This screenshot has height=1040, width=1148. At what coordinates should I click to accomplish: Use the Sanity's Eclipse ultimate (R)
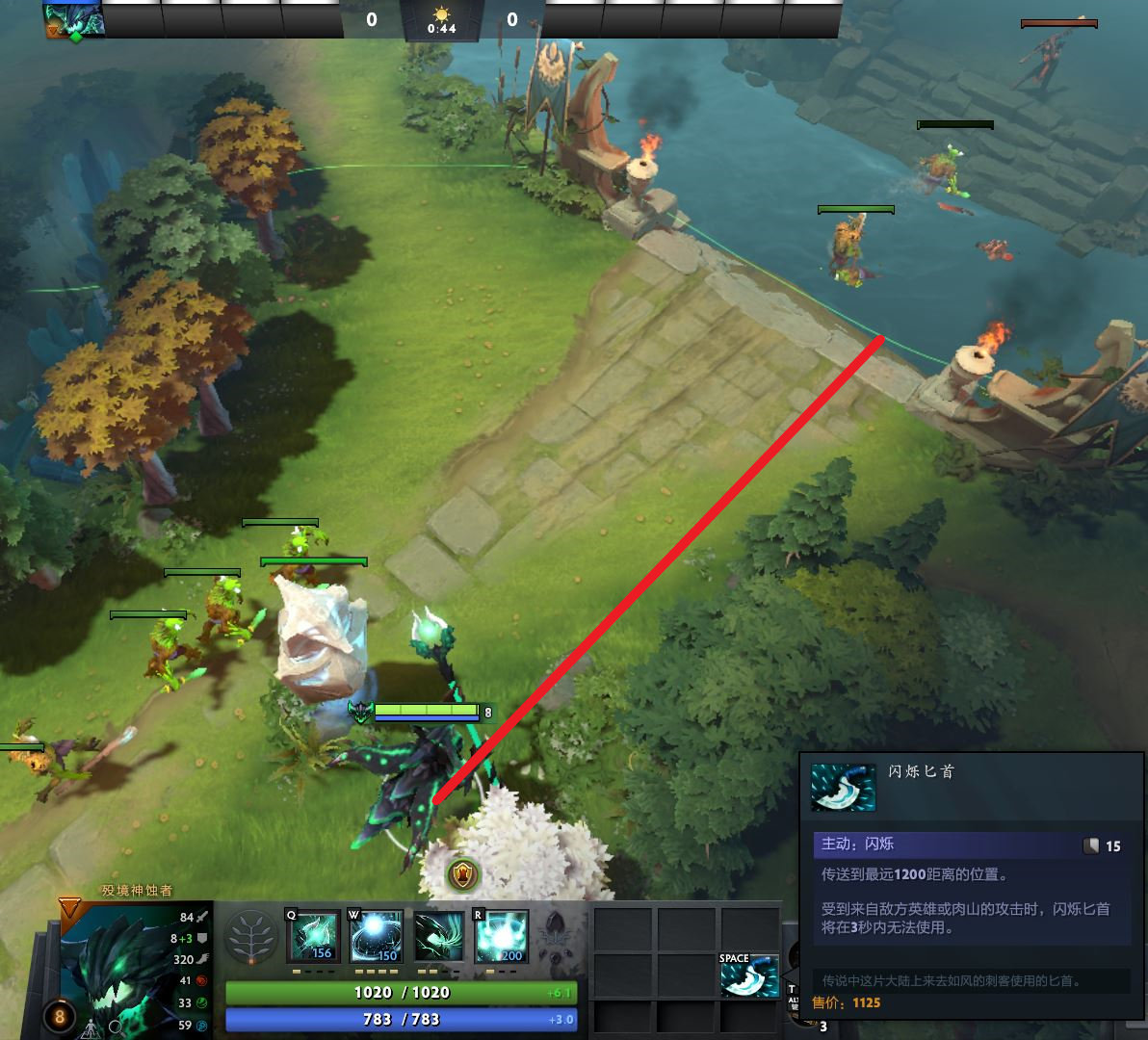point(502,936)
